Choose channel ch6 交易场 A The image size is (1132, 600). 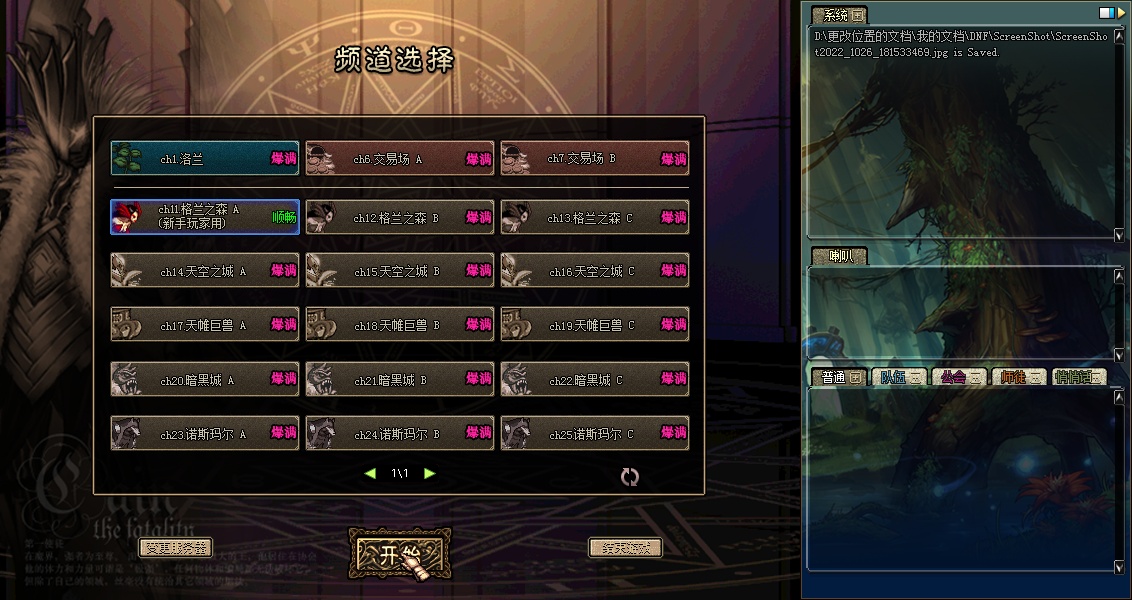[399, 159]
